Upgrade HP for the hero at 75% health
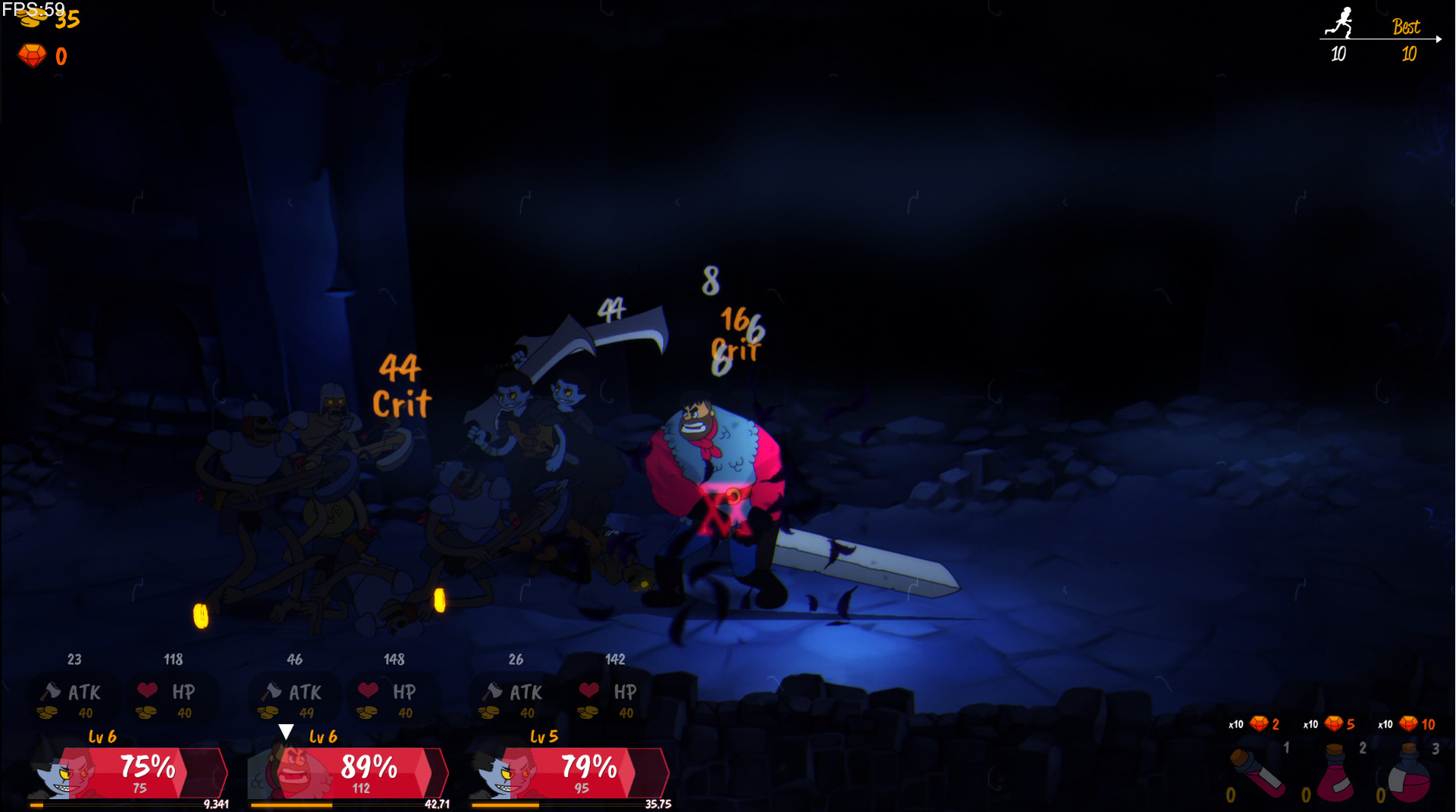 (171, 696)
